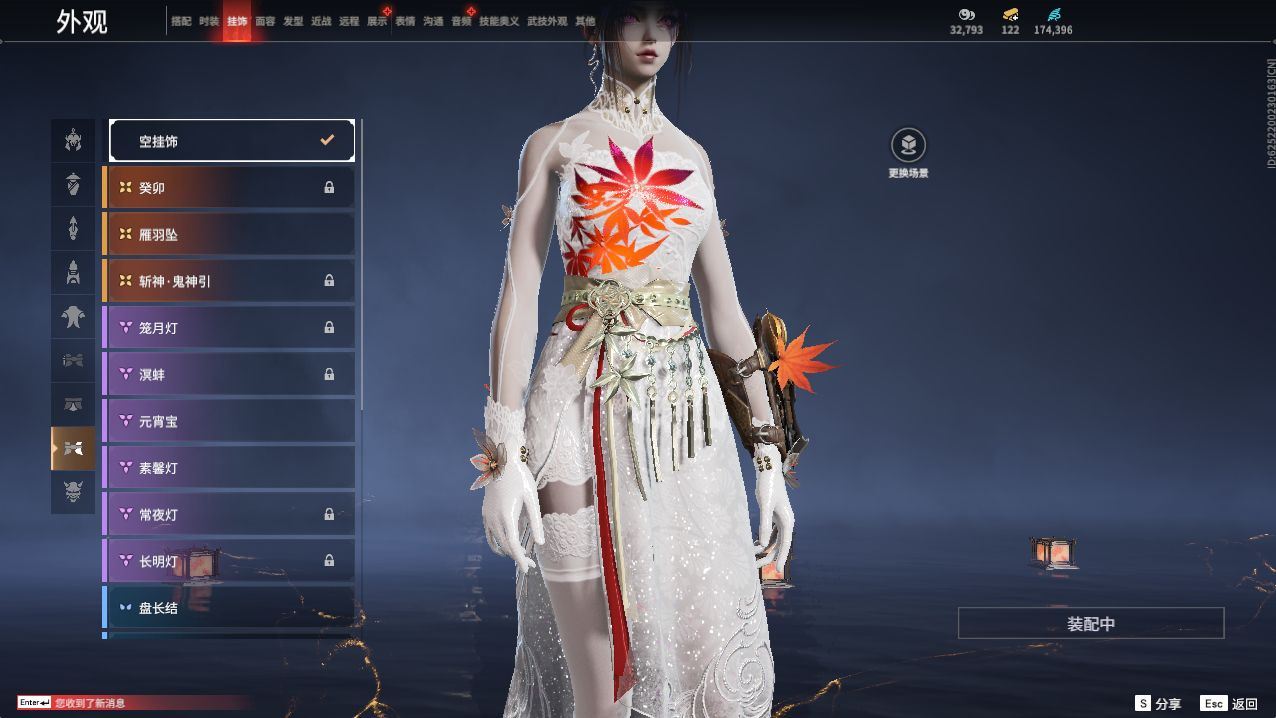This screenshot has height=718, width=1276.
Task: Open the 武技外观 tab
Action: point(547,21)
